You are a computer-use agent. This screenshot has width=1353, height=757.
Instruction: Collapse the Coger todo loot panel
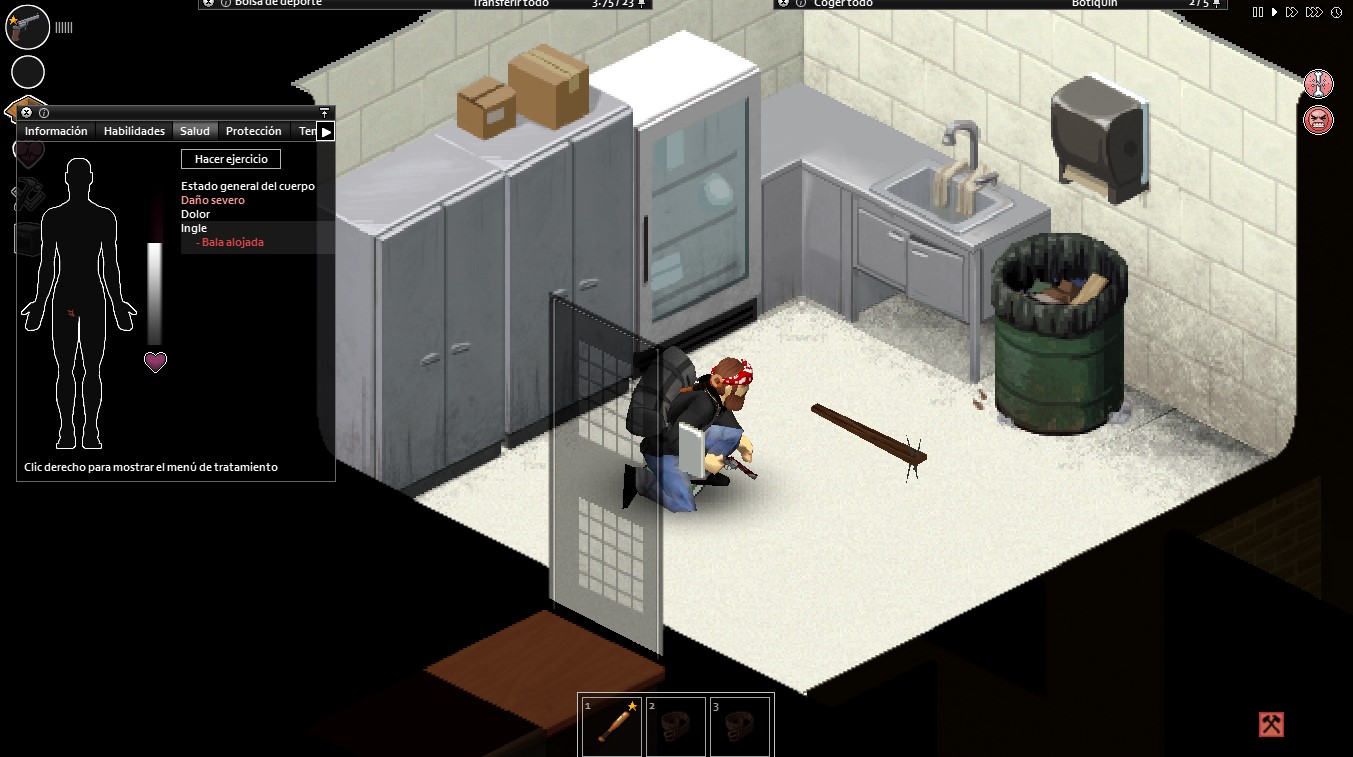click(x=784, y=4)
